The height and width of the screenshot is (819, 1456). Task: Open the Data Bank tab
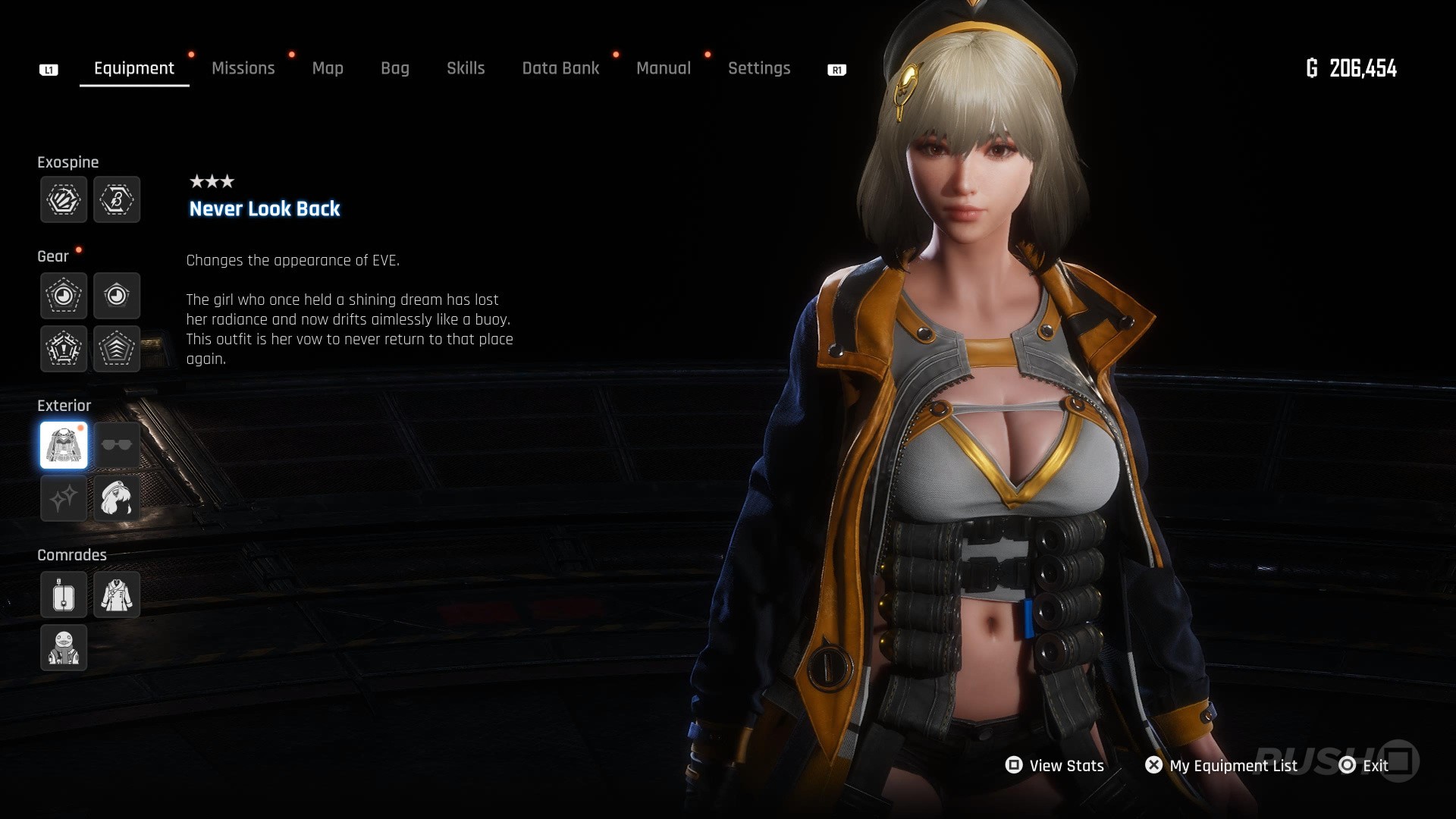(x=560, y=68)
